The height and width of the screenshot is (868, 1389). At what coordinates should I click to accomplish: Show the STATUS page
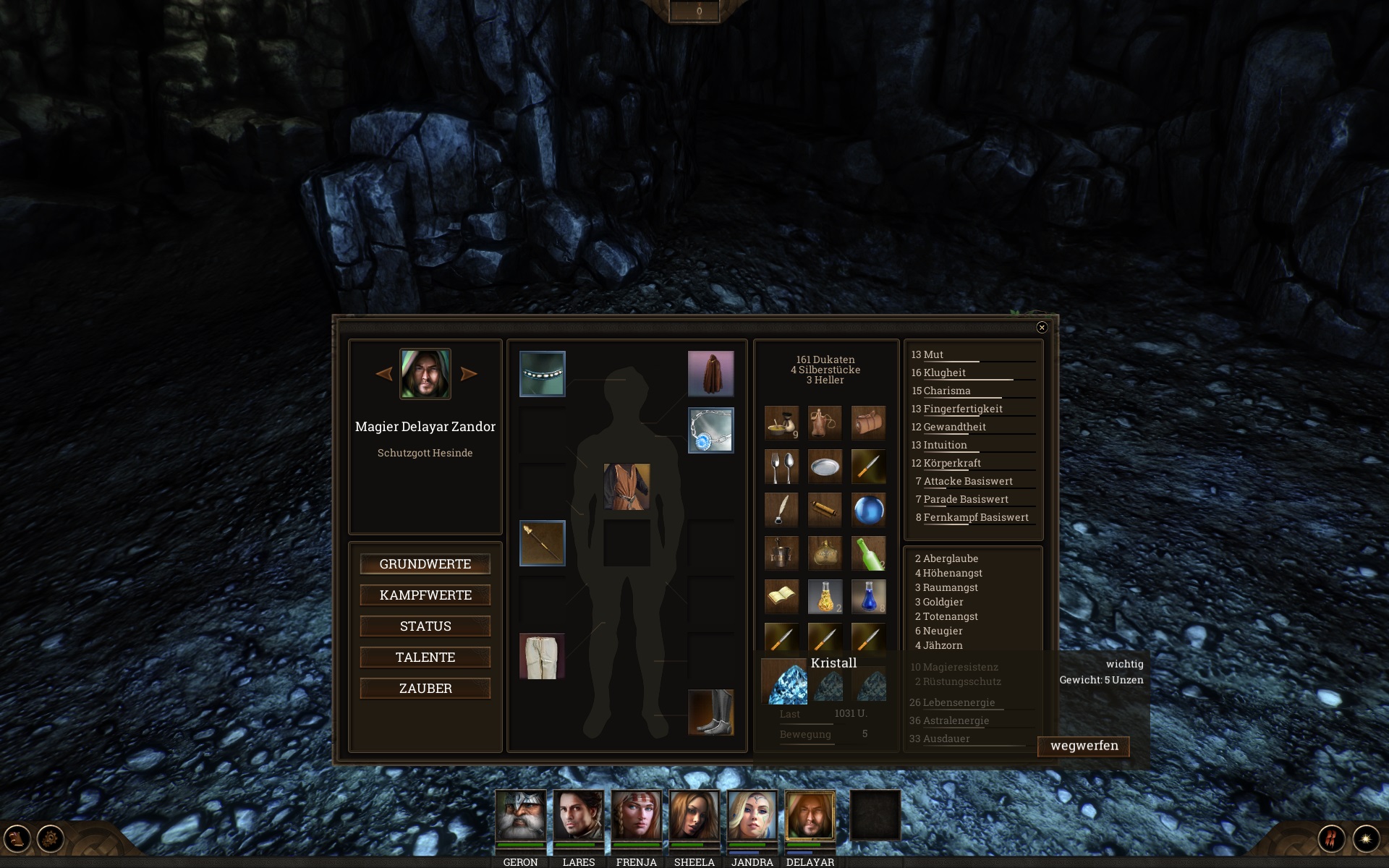pos(425,626)
